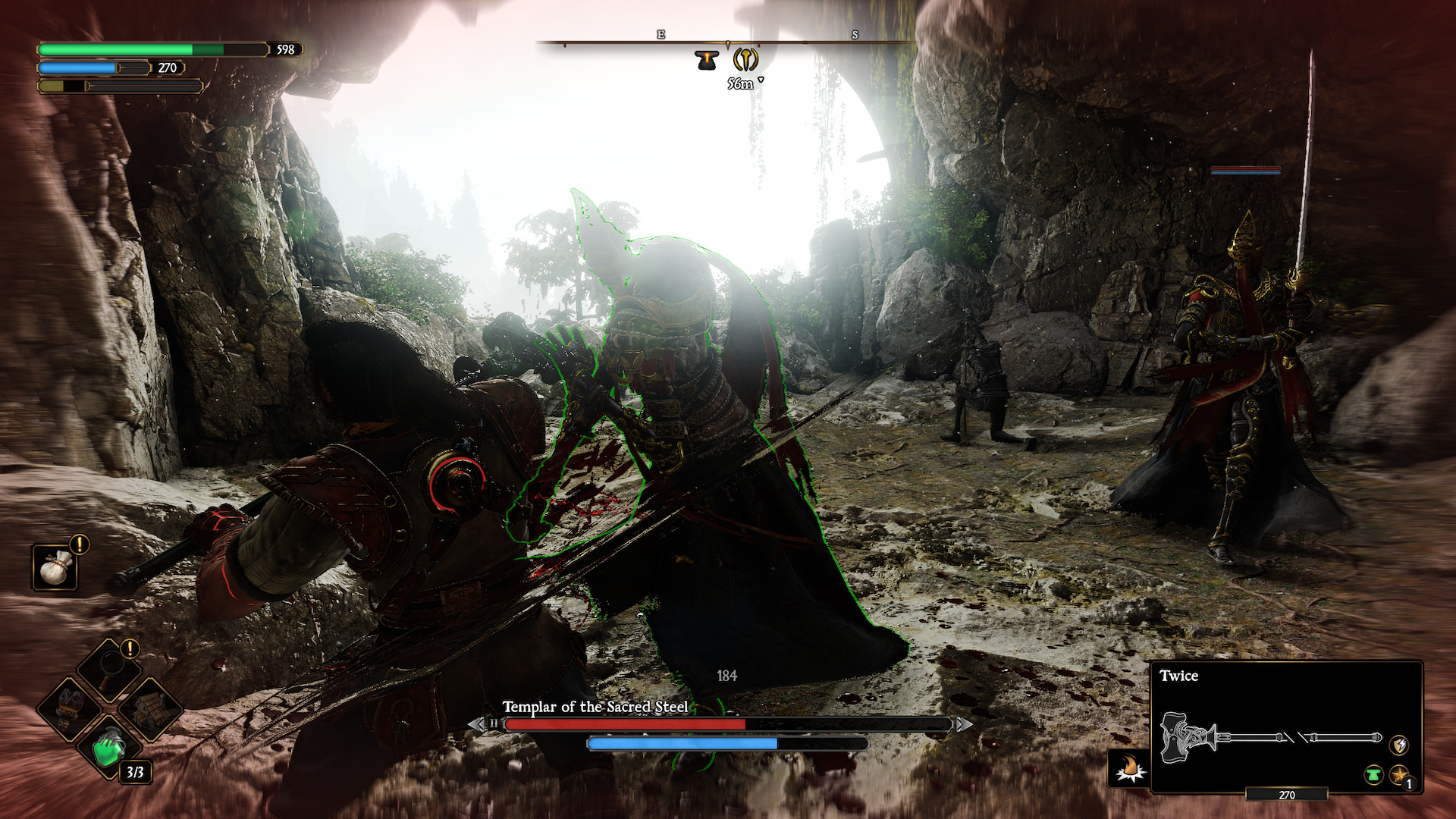Click the gold star level icon
The height and width of the screenshot is (819, 1456).
[1399, 775]
